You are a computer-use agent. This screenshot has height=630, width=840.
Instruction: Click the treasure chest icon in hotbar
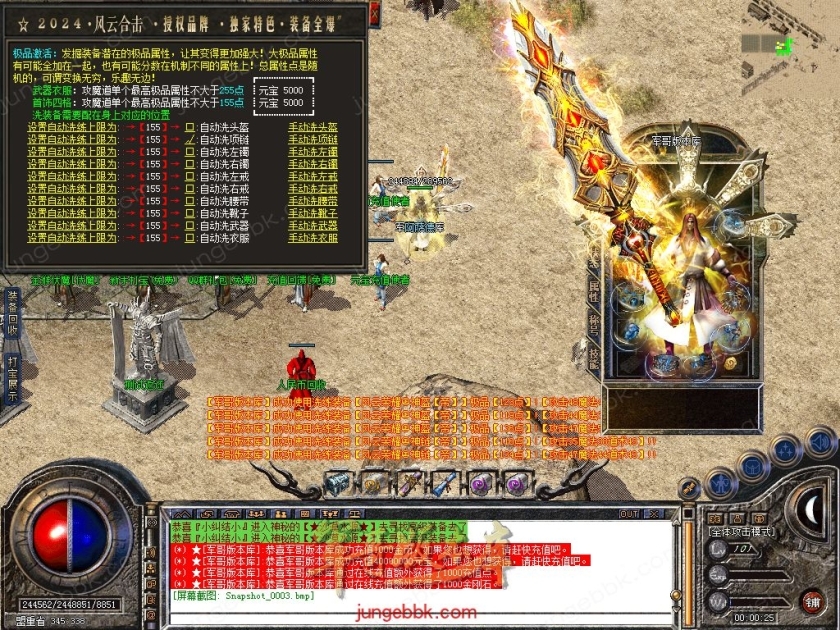337,483
